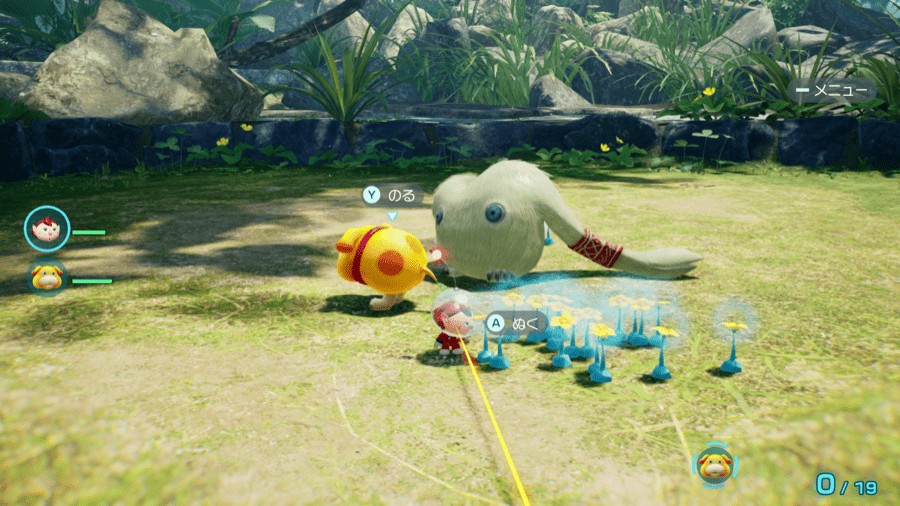Open the メニュー menu

click(832, 91)
